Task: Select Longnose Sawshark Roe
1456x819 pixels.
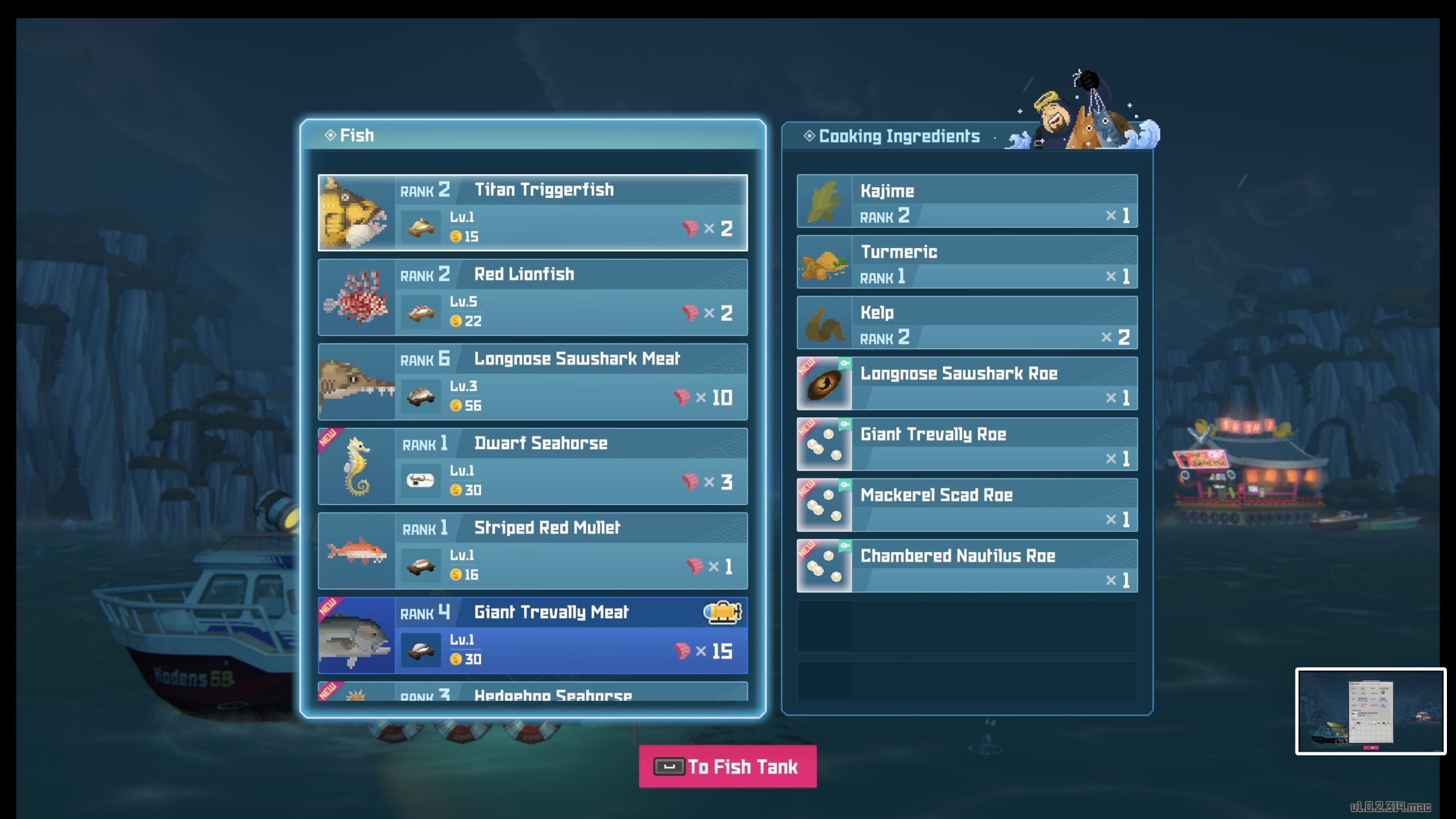Action: 967,384
